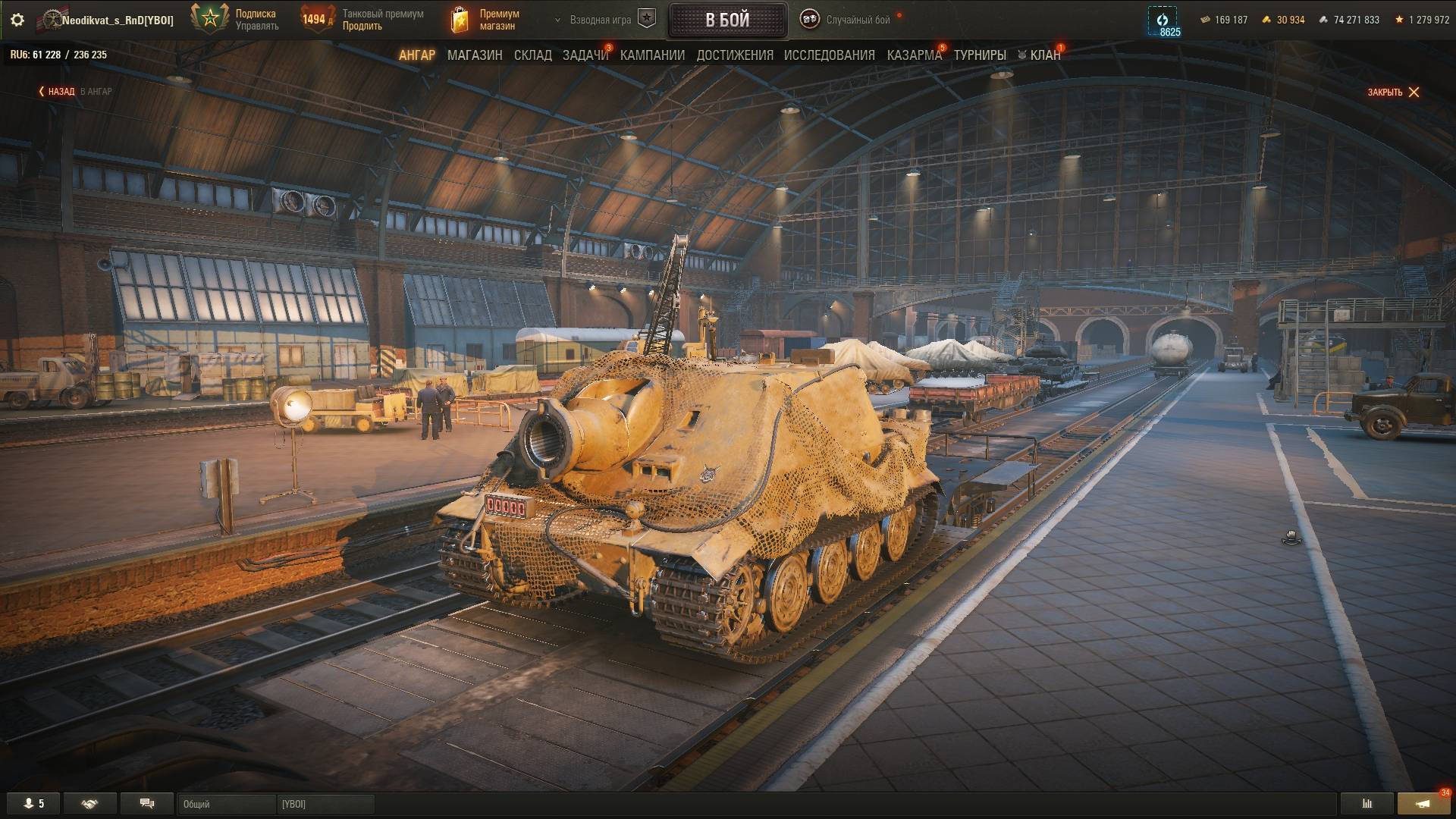Open the Случайный бой mode selector
This screenshot has height=819, width=1456.
coord(857,20)
